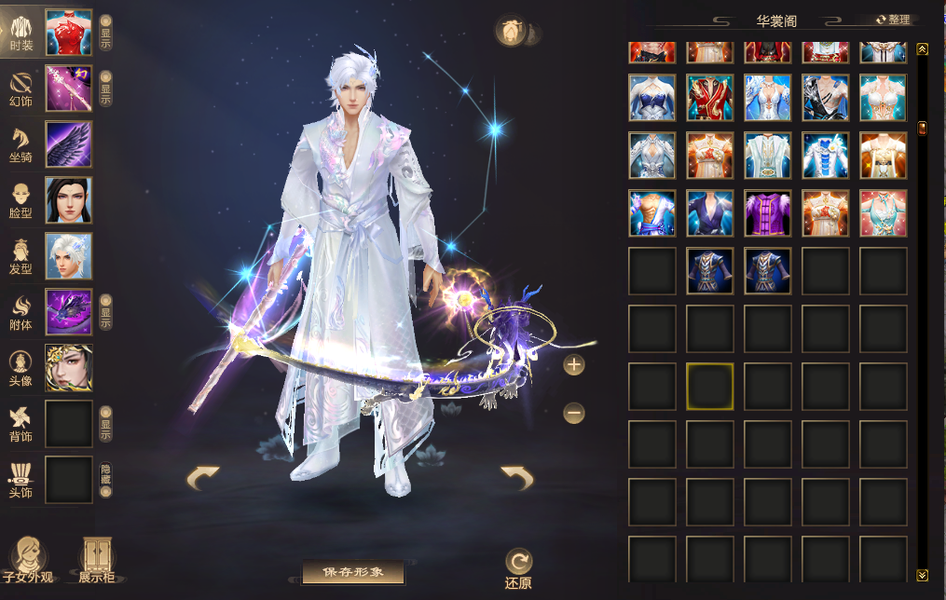Choose the 脸型 face shape category
The image size is (946, 600).
point(21,200)
